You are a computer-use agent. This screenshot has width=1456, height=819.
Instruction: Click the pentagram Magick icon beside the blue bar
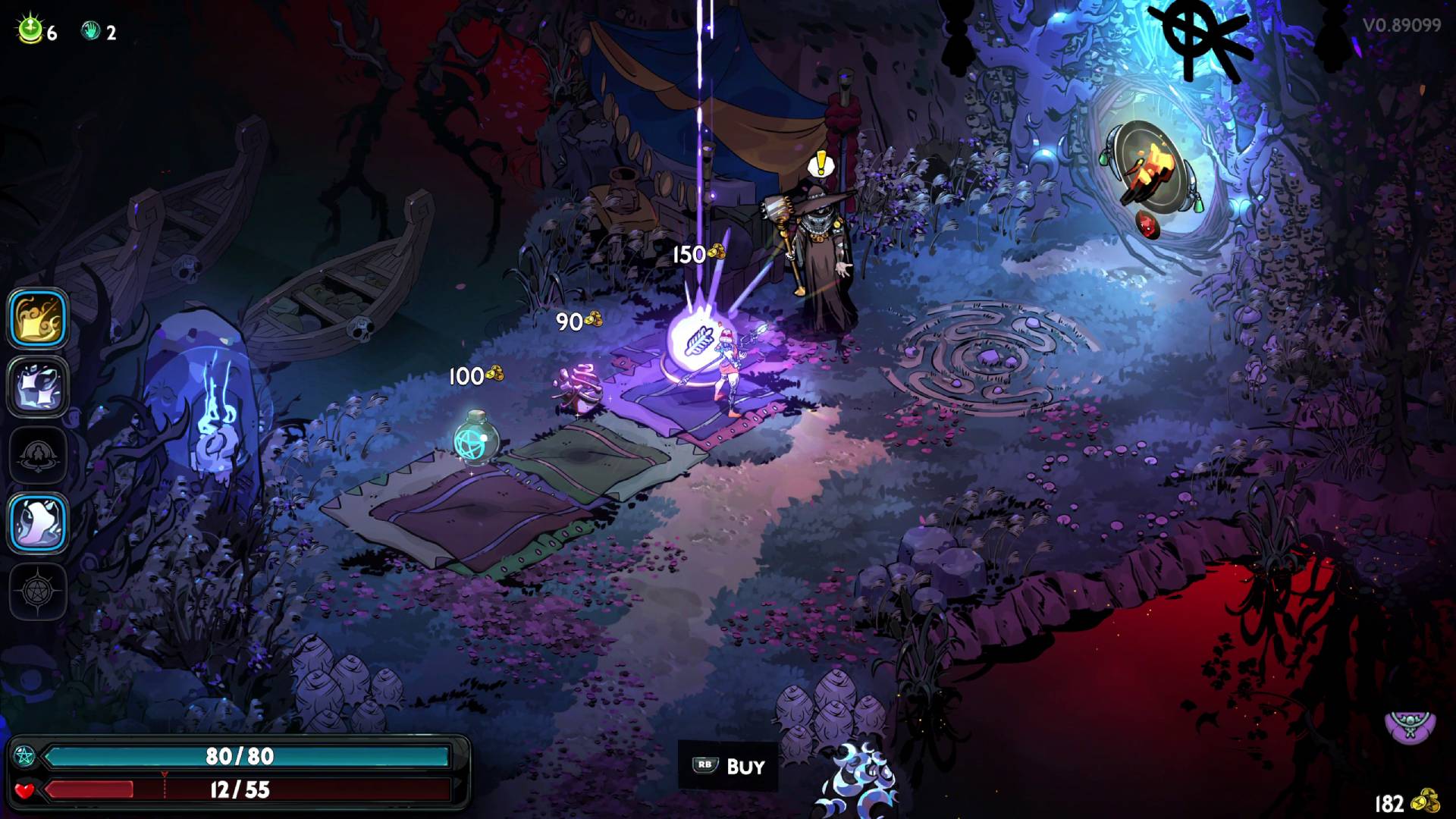25,755
